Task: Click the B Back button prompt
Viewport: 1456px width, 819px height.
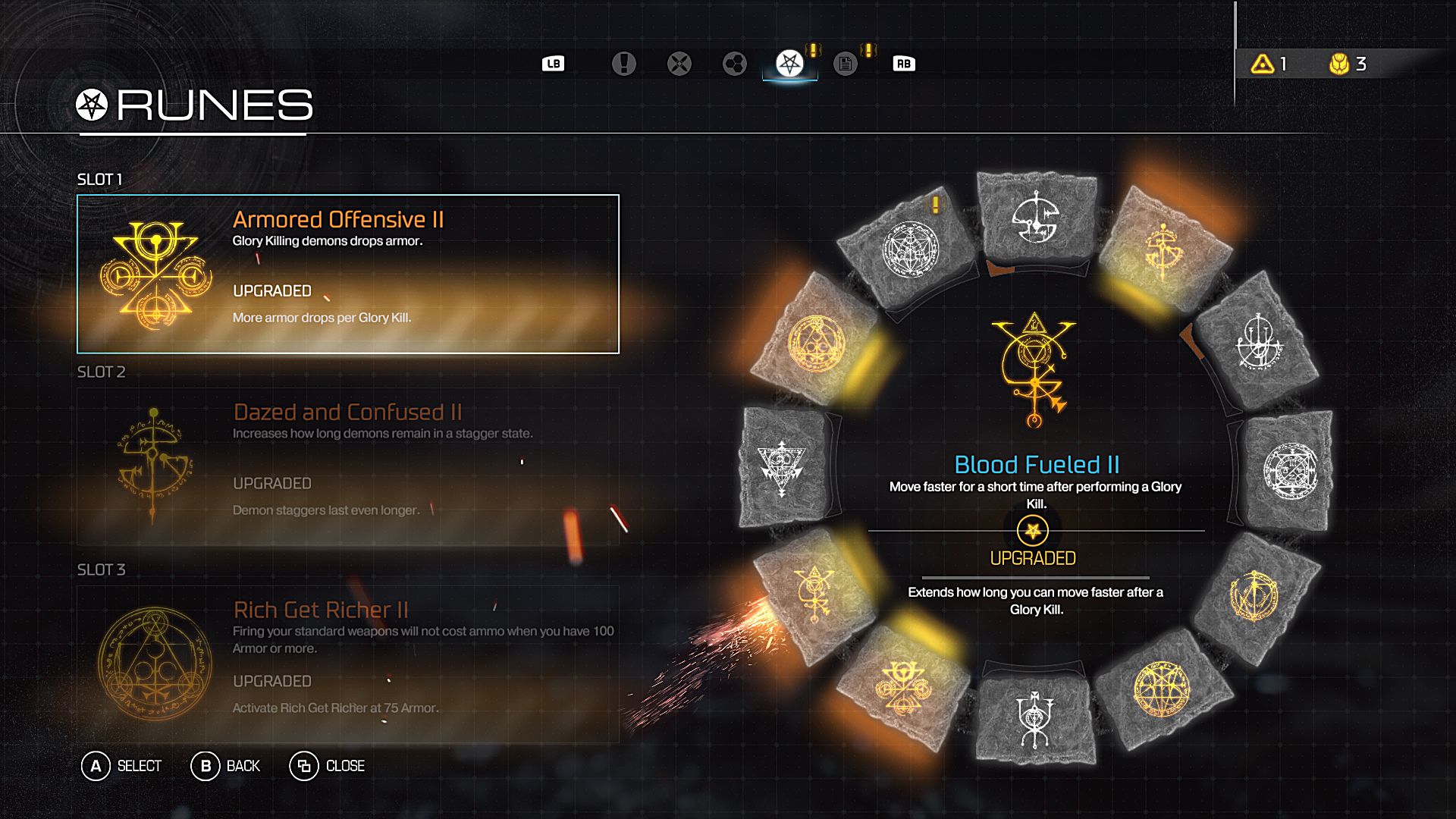Action: point(227,766)
